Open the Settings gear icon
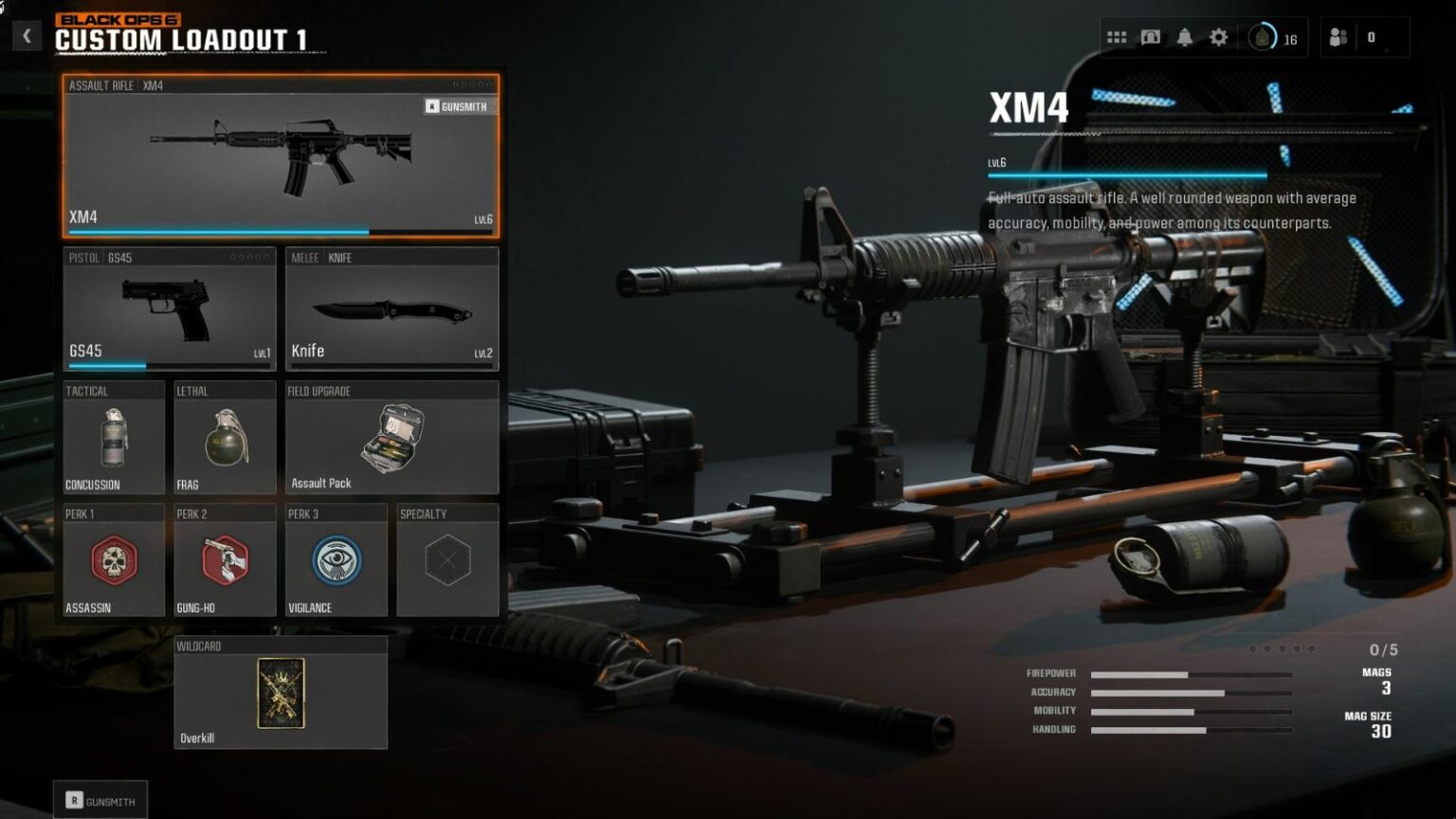The height and width of the screenshot is (819, 1456). click(1218, 36)
